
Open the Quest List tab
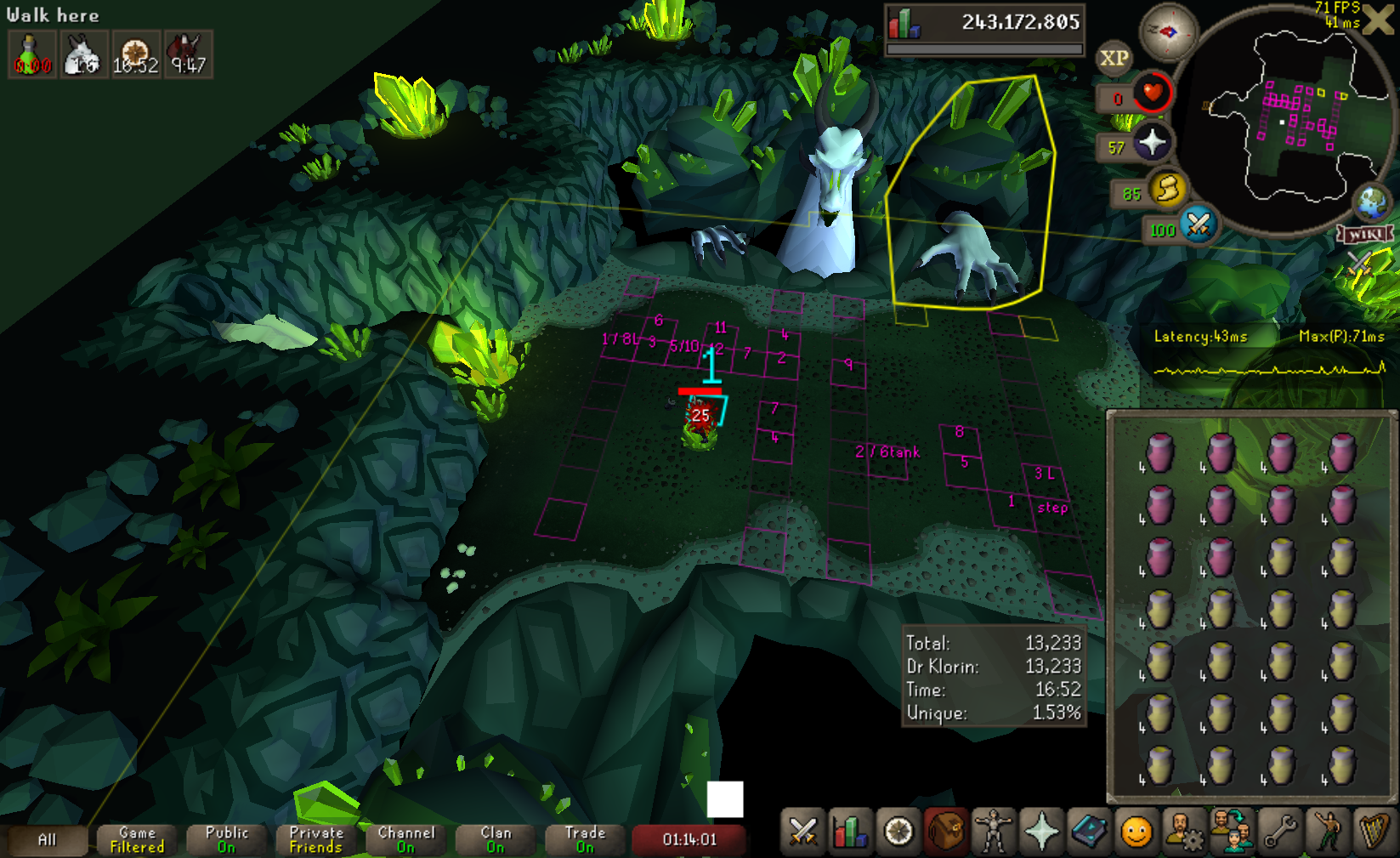pyautogui.click(x=898, y=832)
